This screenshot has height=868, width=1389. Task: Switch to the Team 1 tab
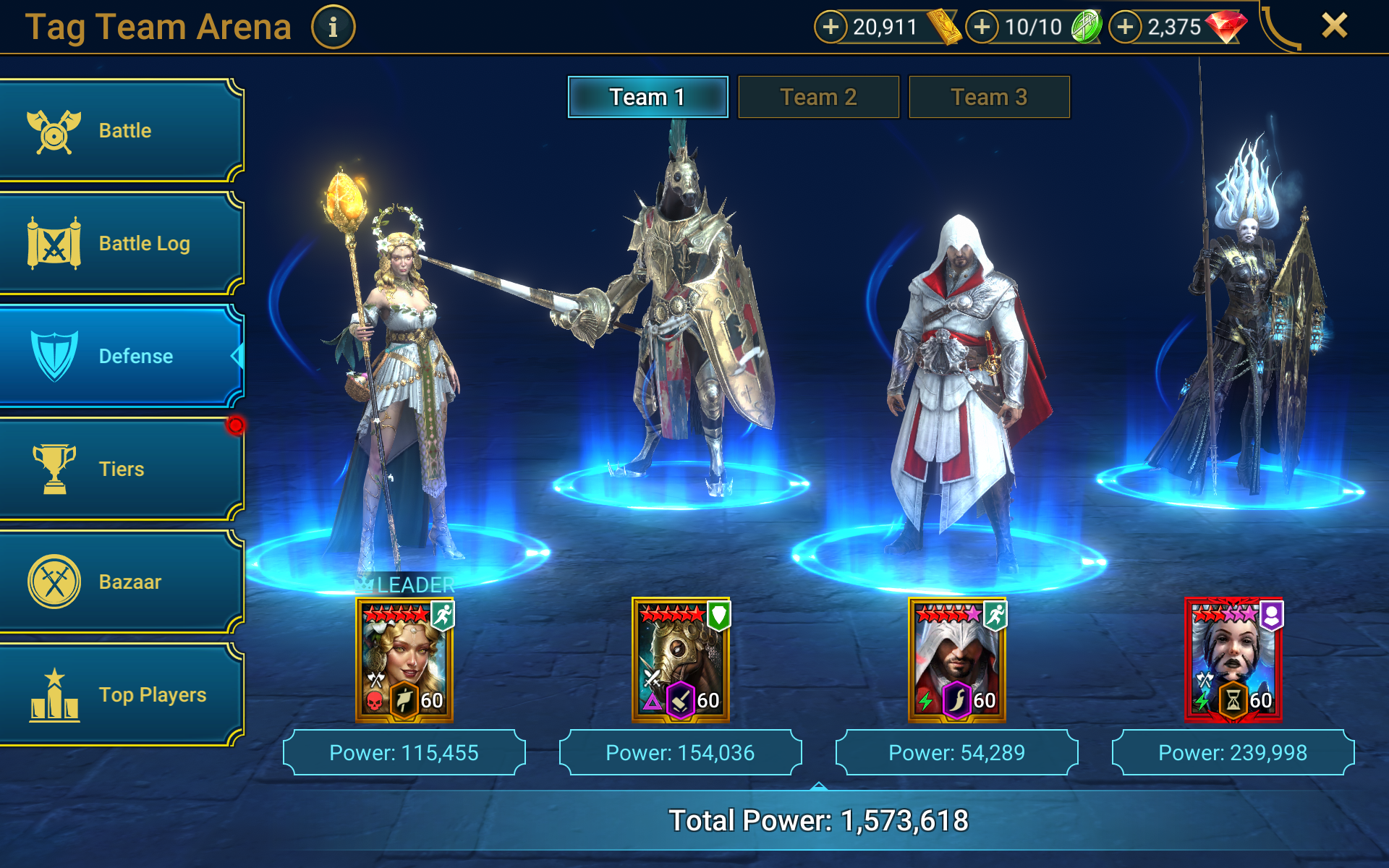click(x=647, y=97)
